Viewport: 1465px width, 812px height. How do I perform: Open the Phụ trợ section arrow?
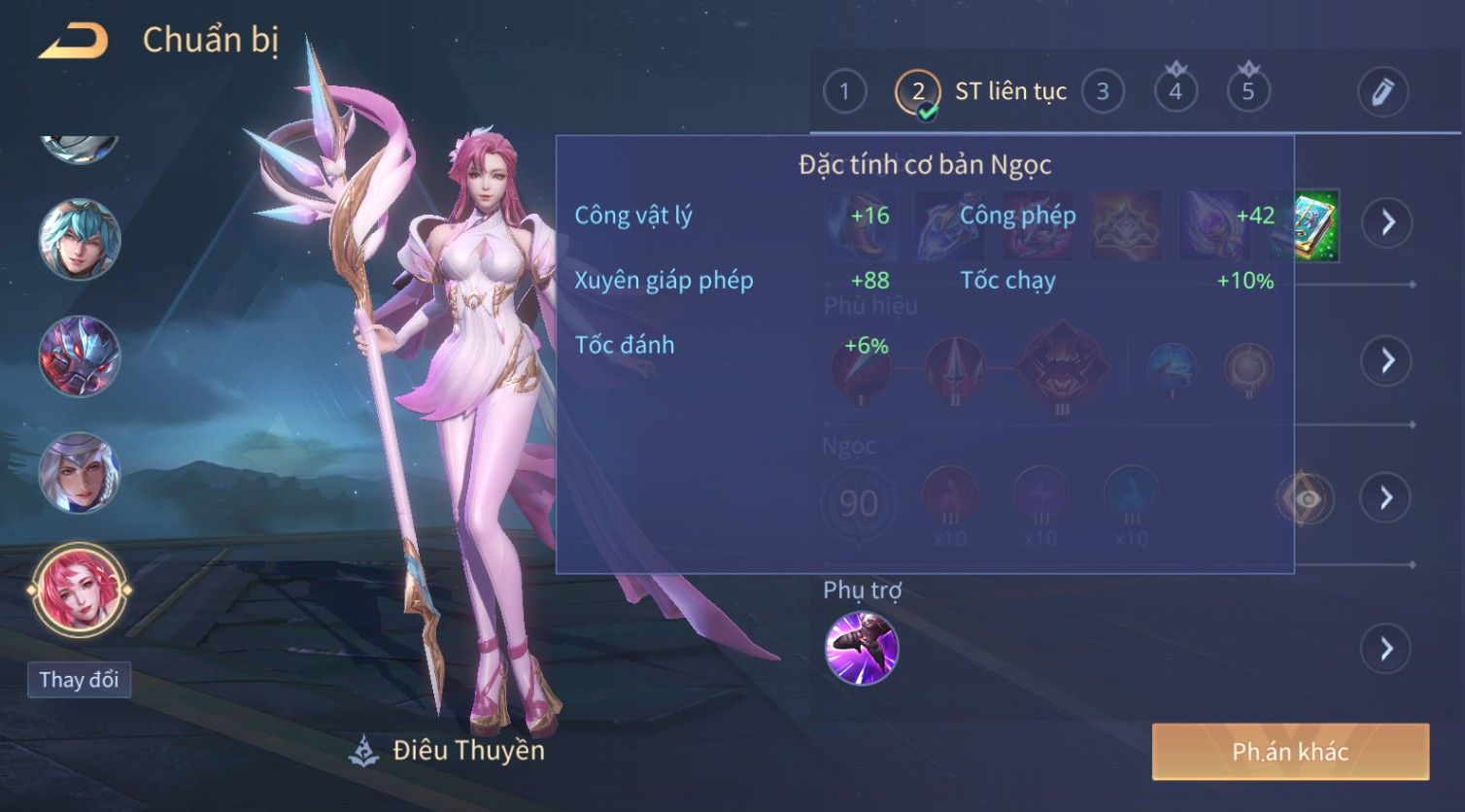(x=1387, y=648)
